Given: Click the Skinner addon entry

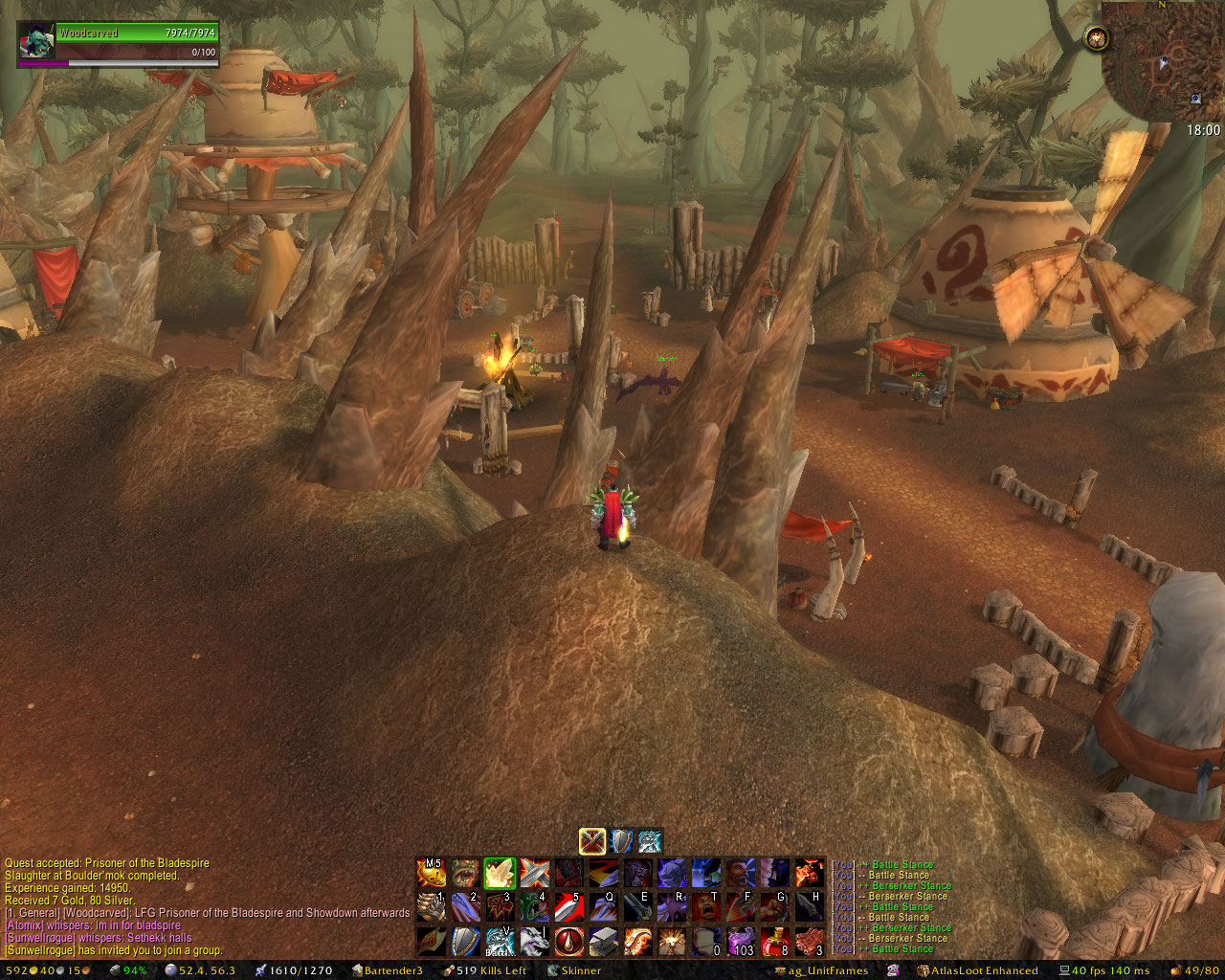Looking at the screenshot, I should tap(574, 970).
